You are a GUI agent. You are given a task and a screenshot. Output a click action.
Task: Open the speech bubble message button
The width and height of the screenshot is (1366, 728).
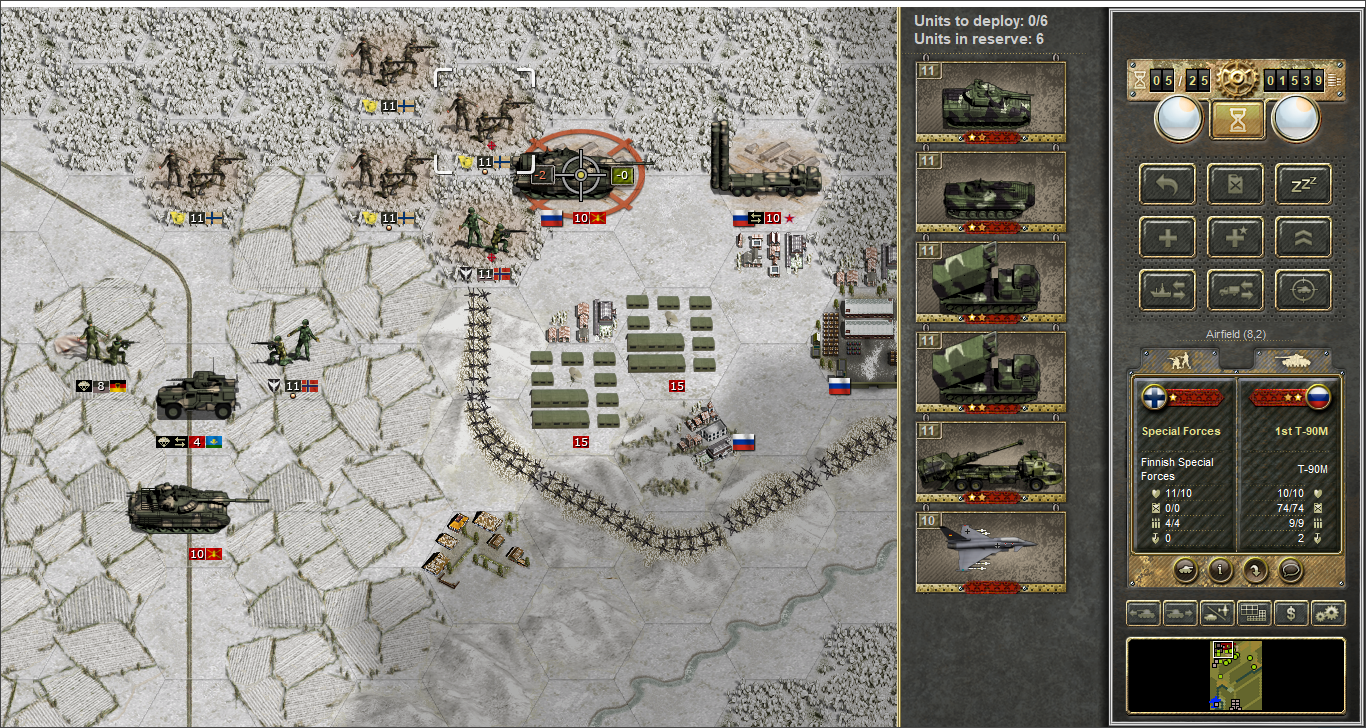tap(1291, 570)
